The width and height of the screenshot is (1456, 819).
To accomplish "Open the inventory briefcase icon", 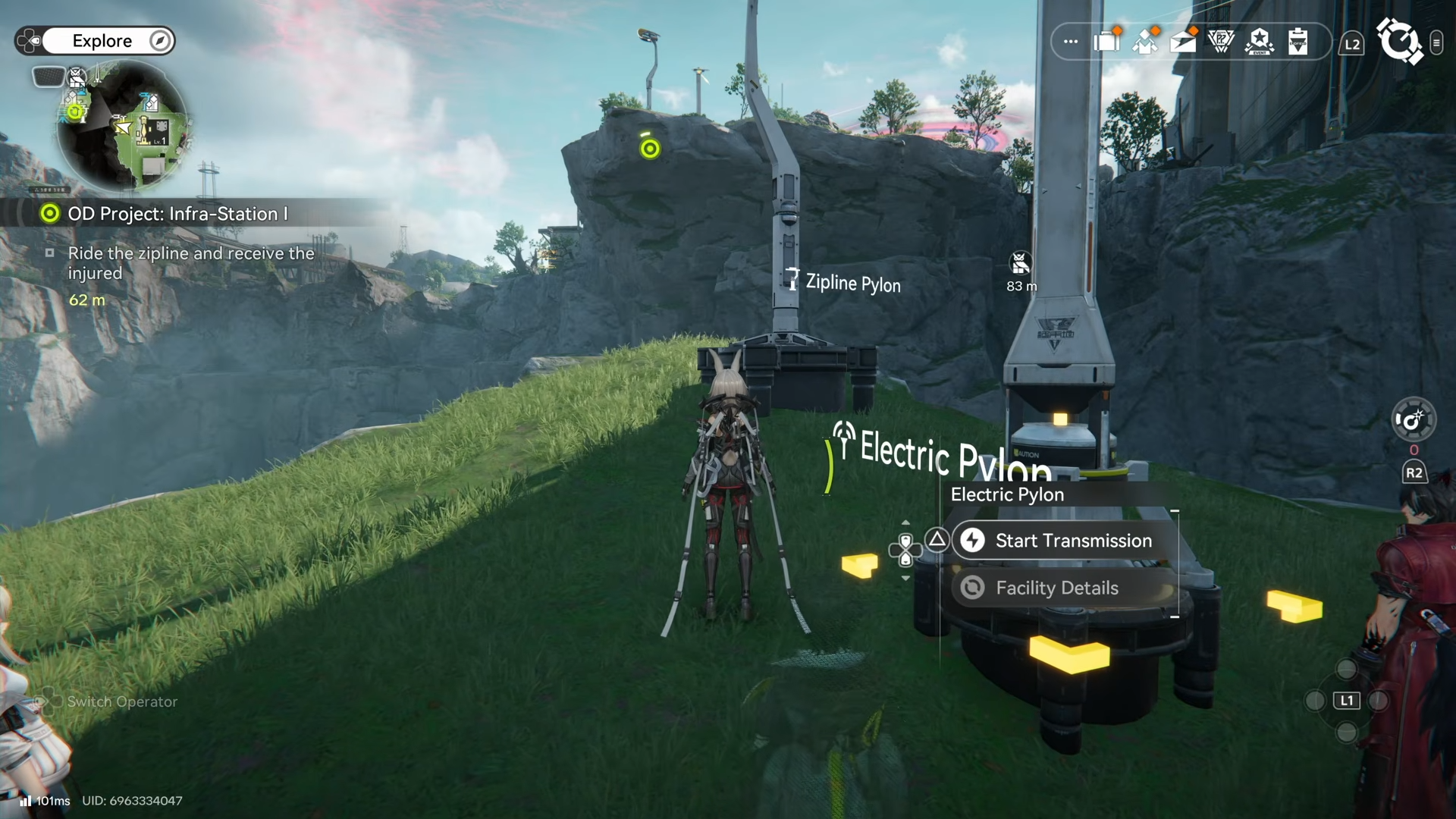I will click(x=1107, y=42).
